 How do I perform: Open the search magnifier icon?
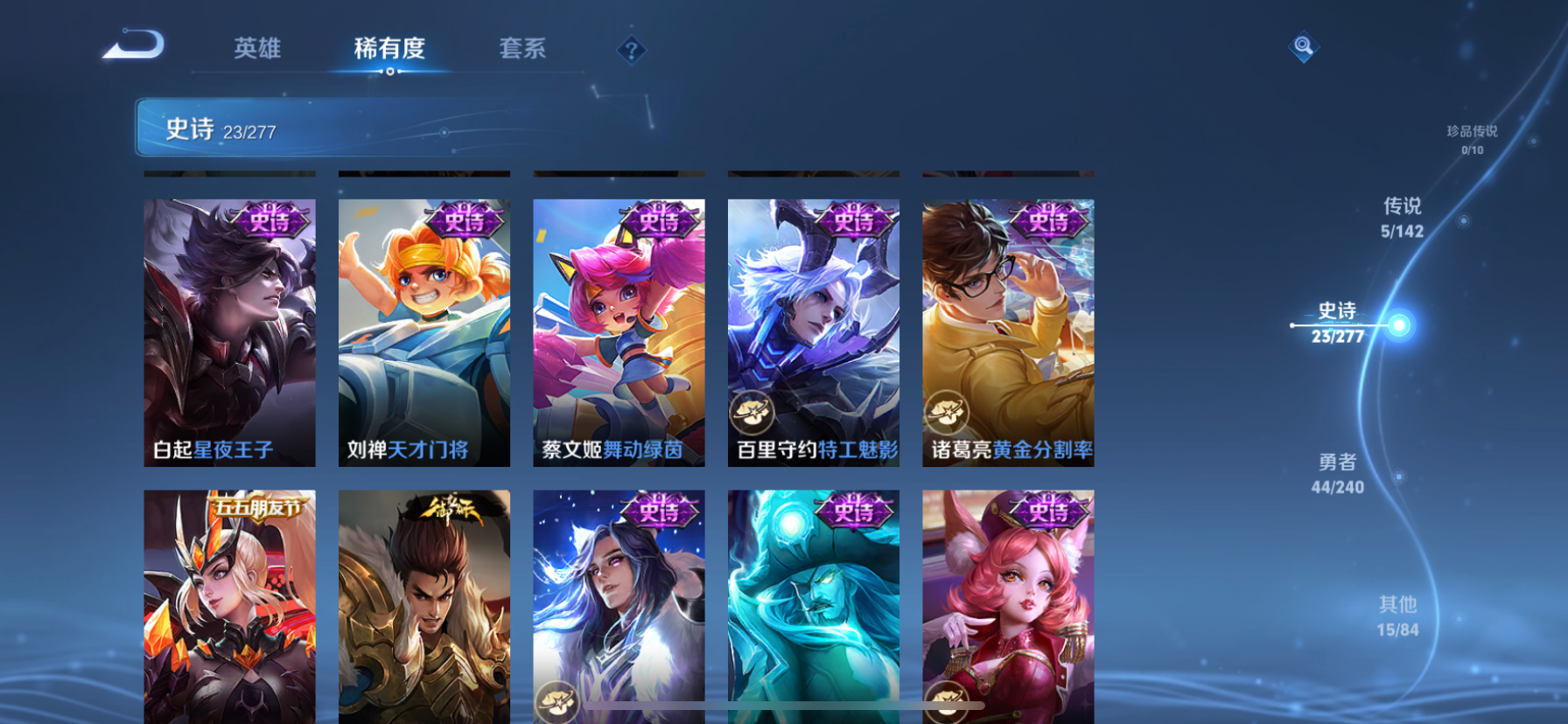pyautogui.click(x=1303, y=47)
